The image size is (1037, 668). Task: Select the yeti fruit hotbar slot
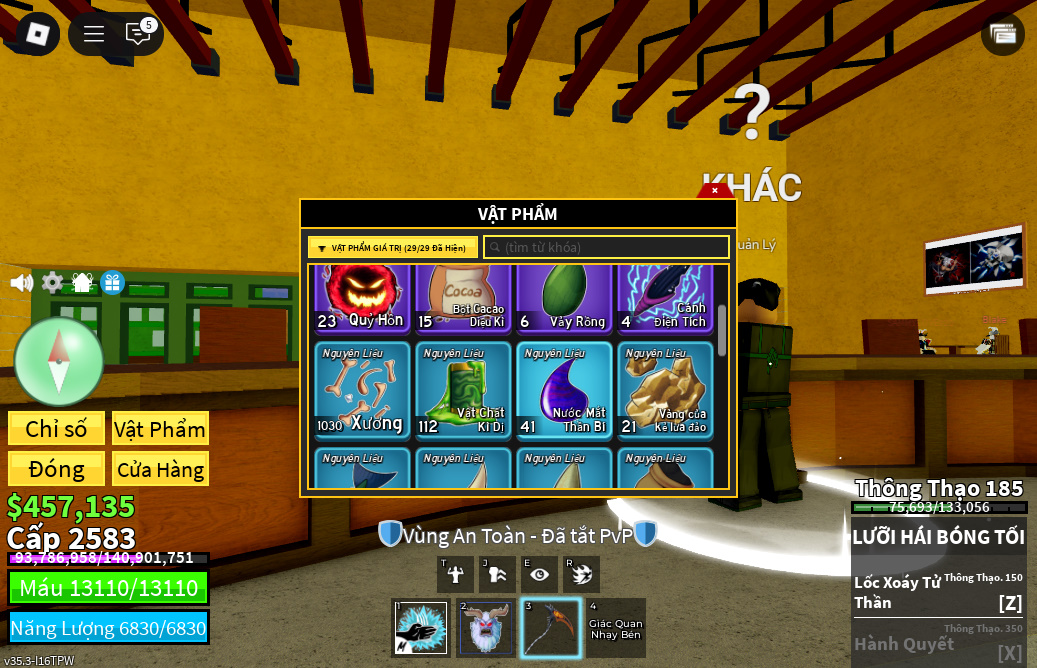point(487,628)
